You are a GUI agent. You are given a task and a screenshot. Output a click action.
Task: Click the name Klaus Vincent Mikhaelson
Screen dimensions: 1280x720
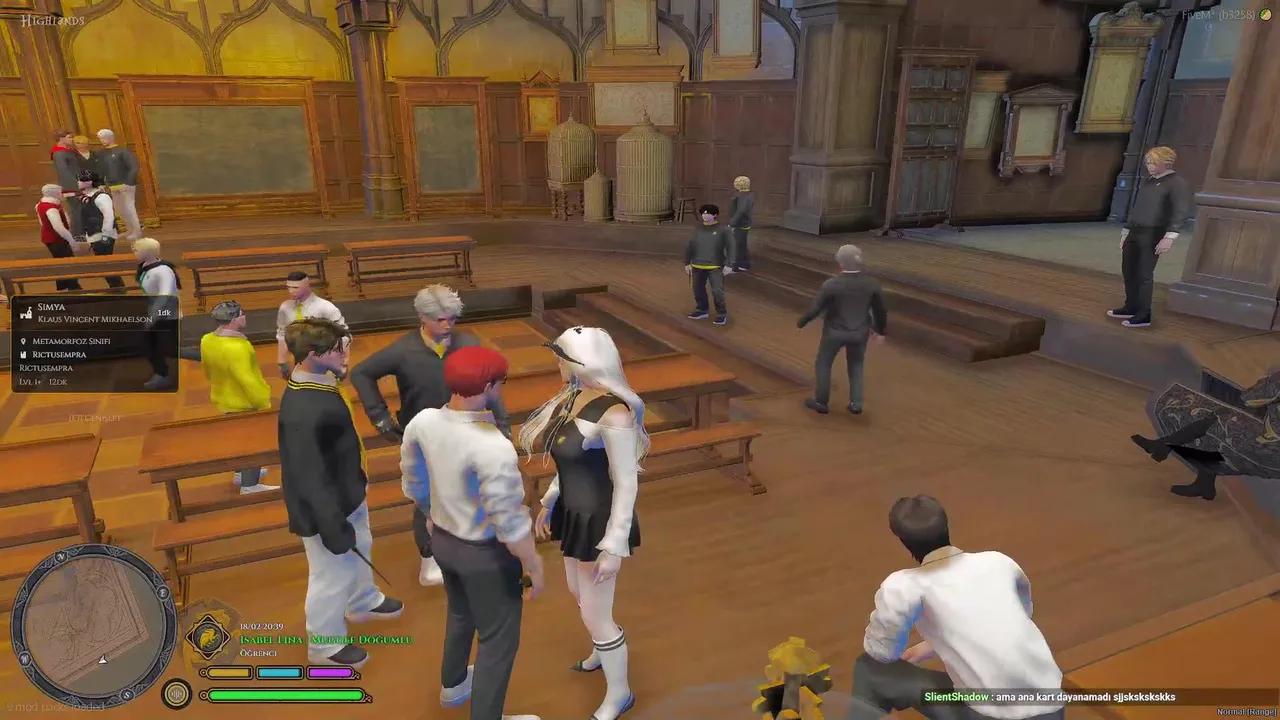[x=95, y=319]
